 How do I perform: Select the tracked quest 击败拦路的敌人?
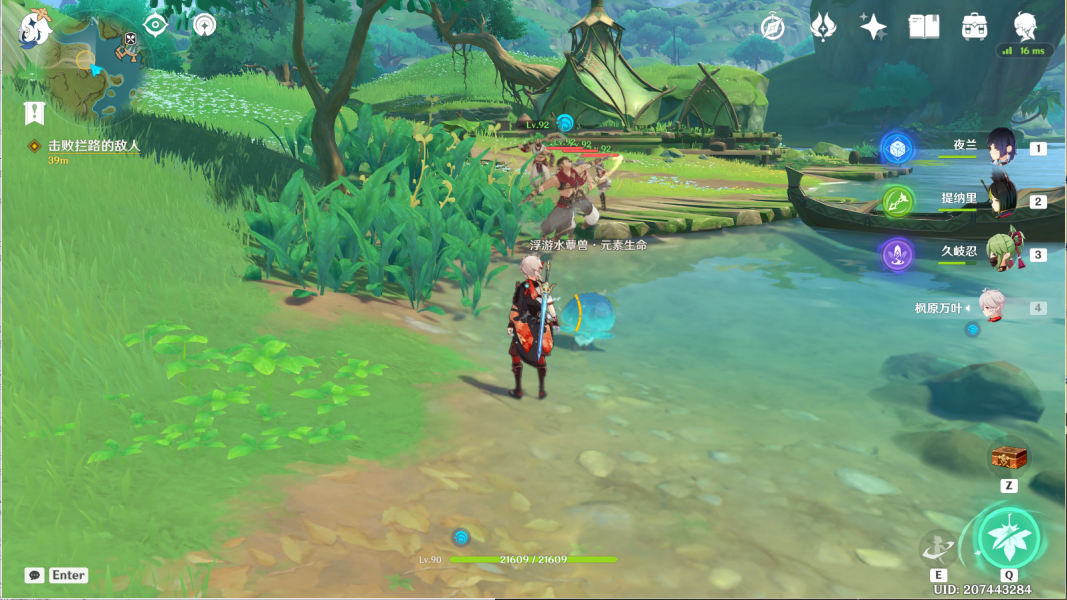coord(93,146)
